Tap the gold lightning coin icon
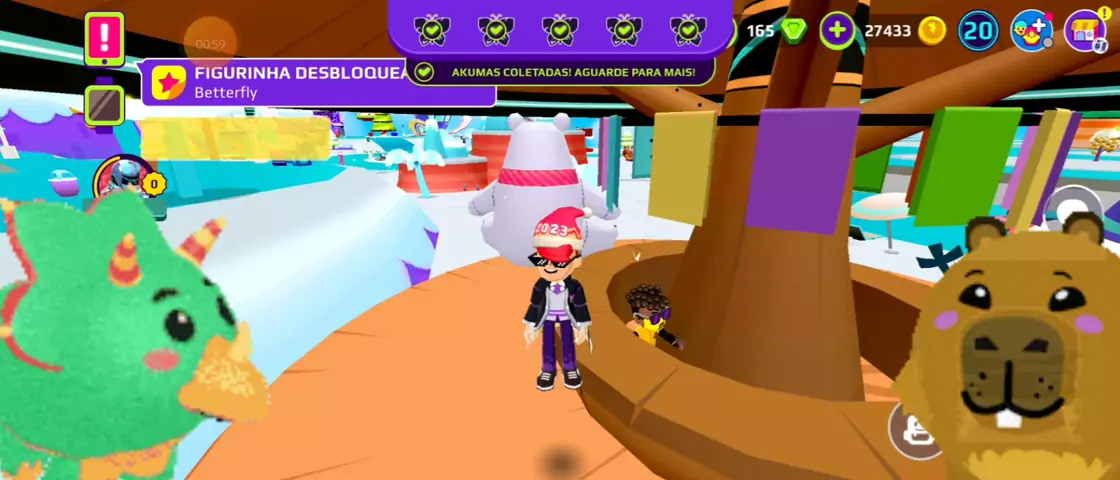This screenshot has width=1120, height=480. tap(931, 31)
